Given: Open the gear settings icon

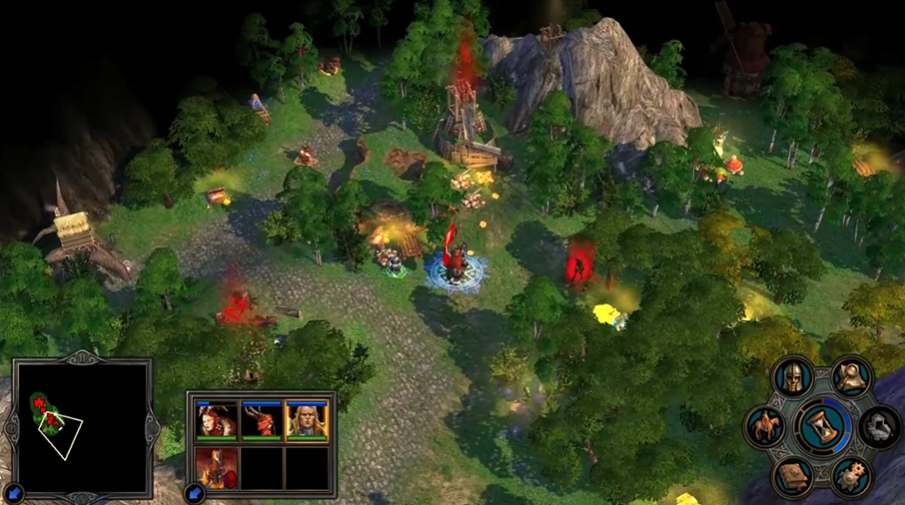Looking at the screenshot, I should [x=852, y=474].
